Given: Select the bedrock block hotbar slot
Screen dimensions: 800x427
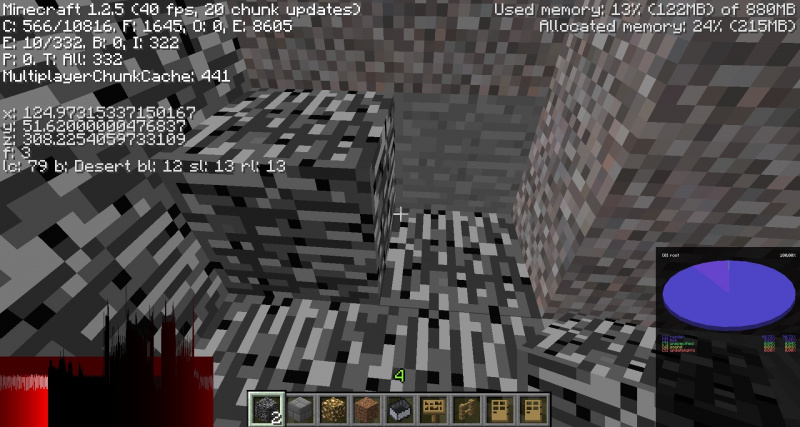Looking at the screenshot, I should 267,408.
